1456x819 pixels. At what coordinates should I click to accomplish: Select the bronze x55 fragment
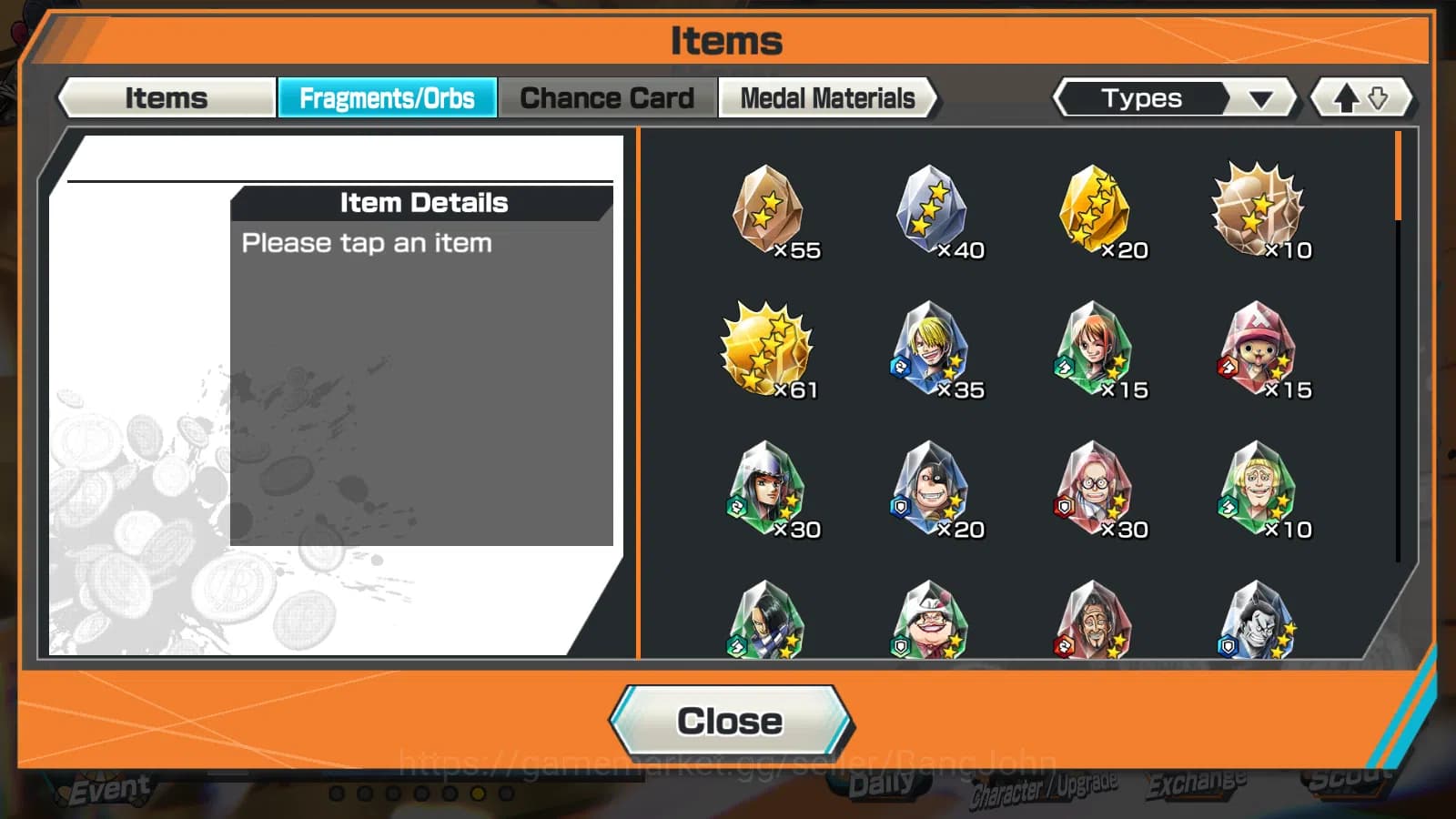(x=769, y=209)
